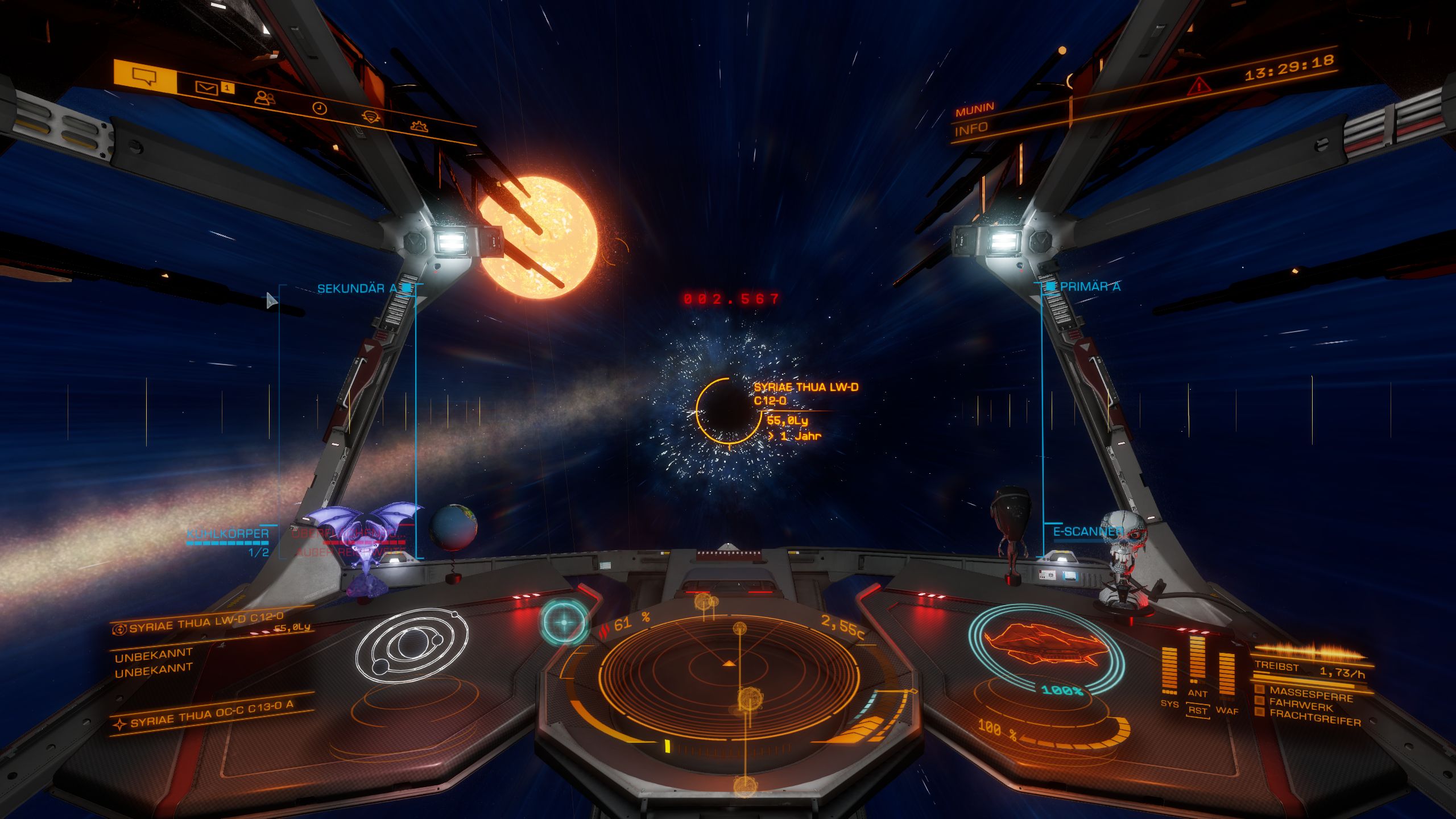Select the E-Scanner primary fire group entry
The width and height of the screenshot is (1456, 819).
tap(1087, 532)
